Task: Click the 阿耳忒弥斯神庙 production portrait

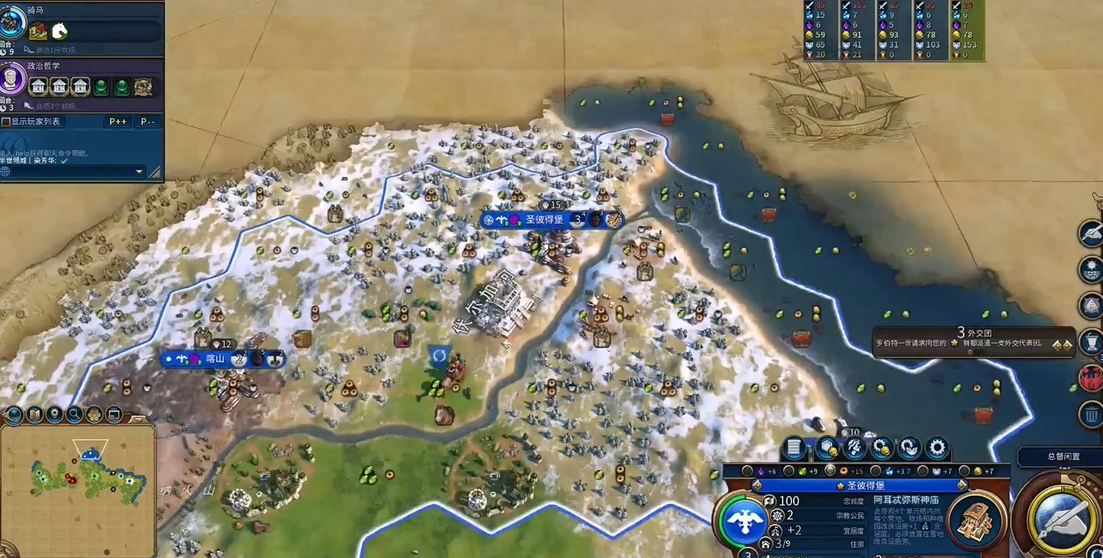Action: [975, 520]
